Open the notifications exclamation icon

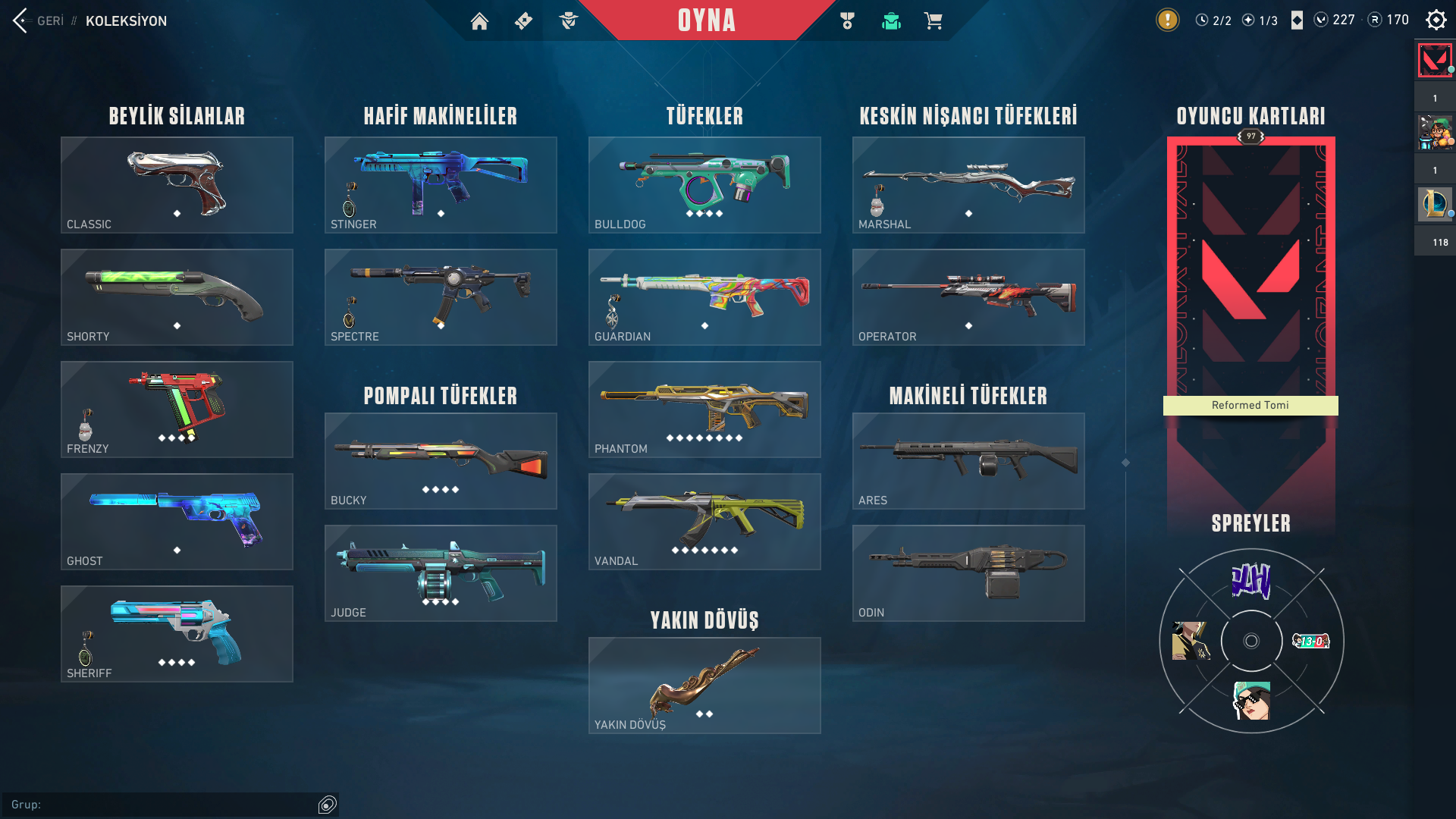coord(1166,20)
